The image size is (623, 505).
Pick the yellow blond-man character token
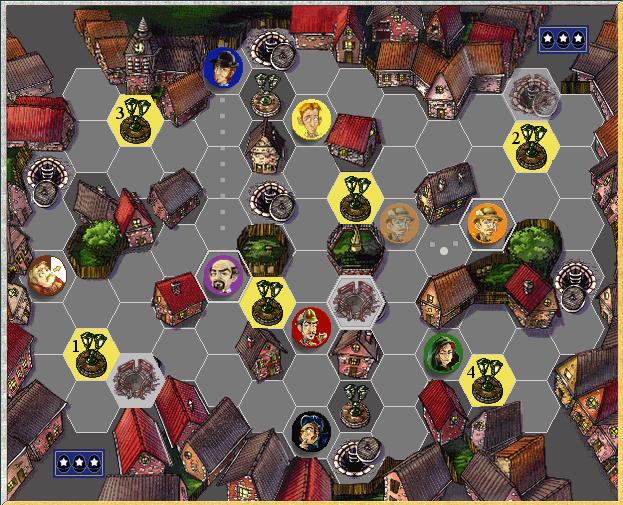(311, 118)
